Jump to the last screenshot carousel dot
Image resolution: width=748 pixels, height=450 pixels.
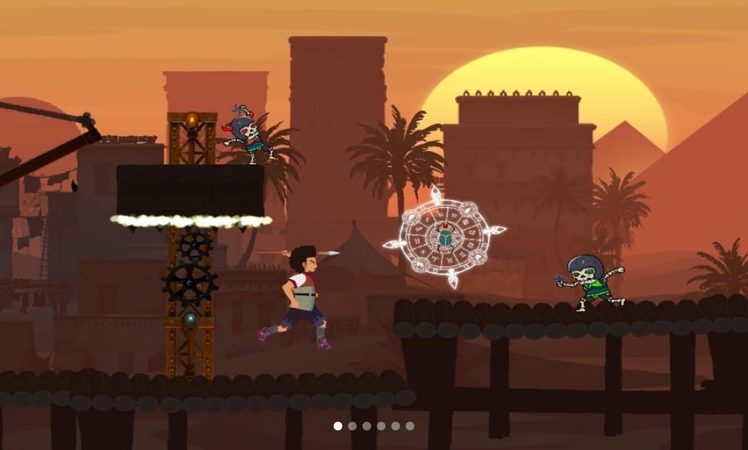click(410, 426)
